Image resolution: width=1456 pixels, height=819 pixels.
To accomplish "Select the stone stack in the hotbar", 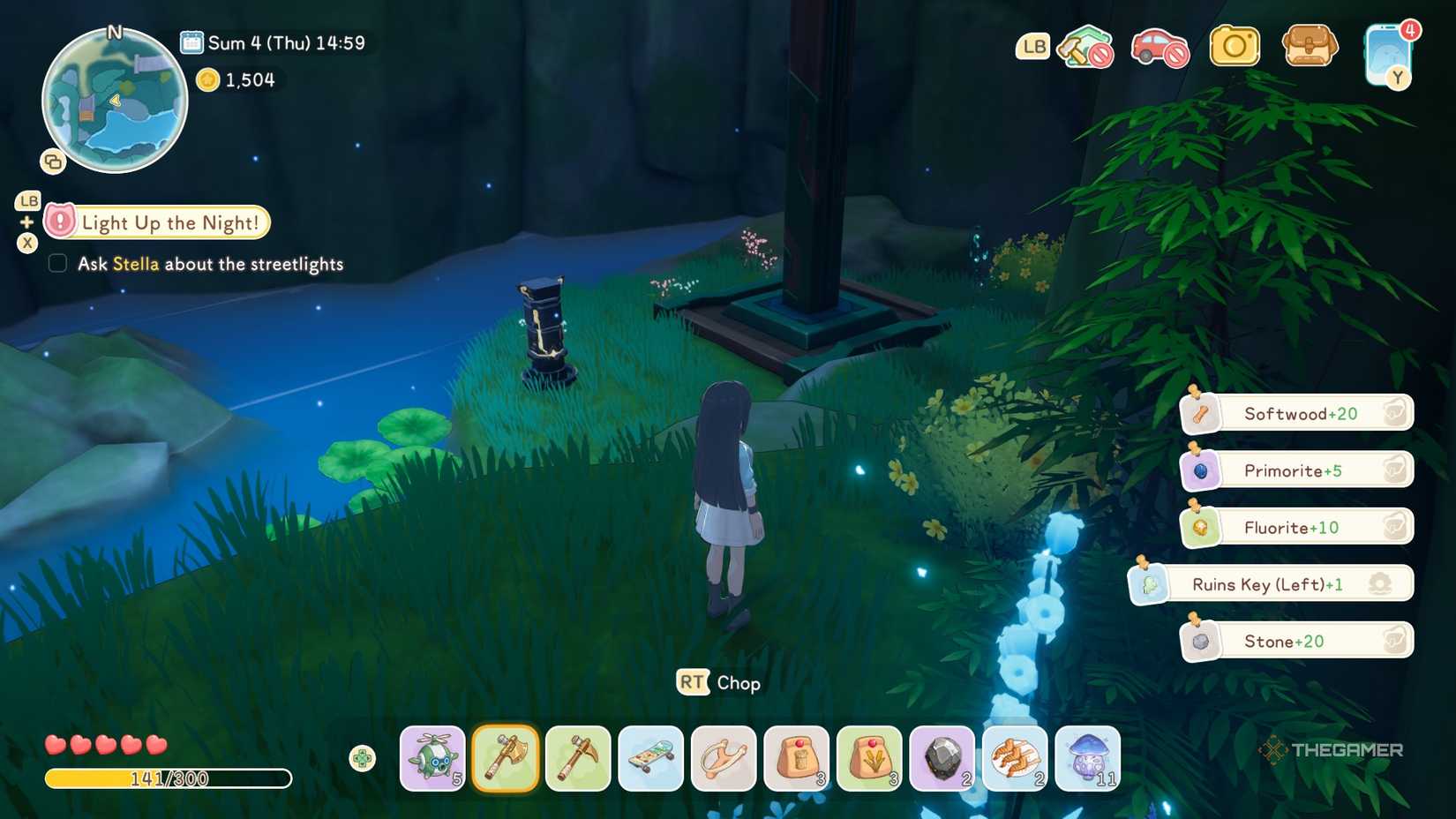I will (942, 757).
